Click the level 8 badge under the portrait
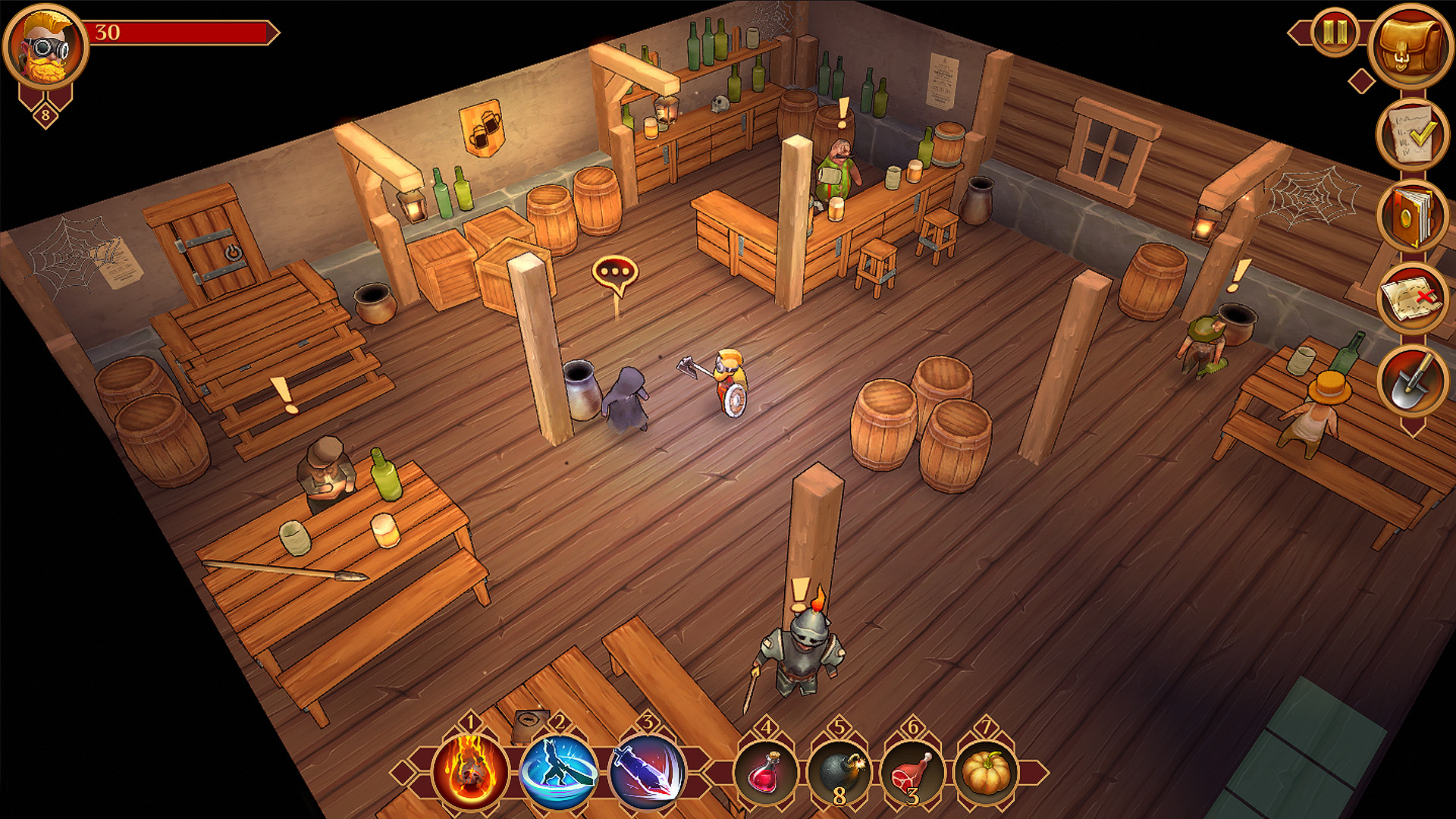Viewport: 1456px width, 819px height. [x=44, y=114]
